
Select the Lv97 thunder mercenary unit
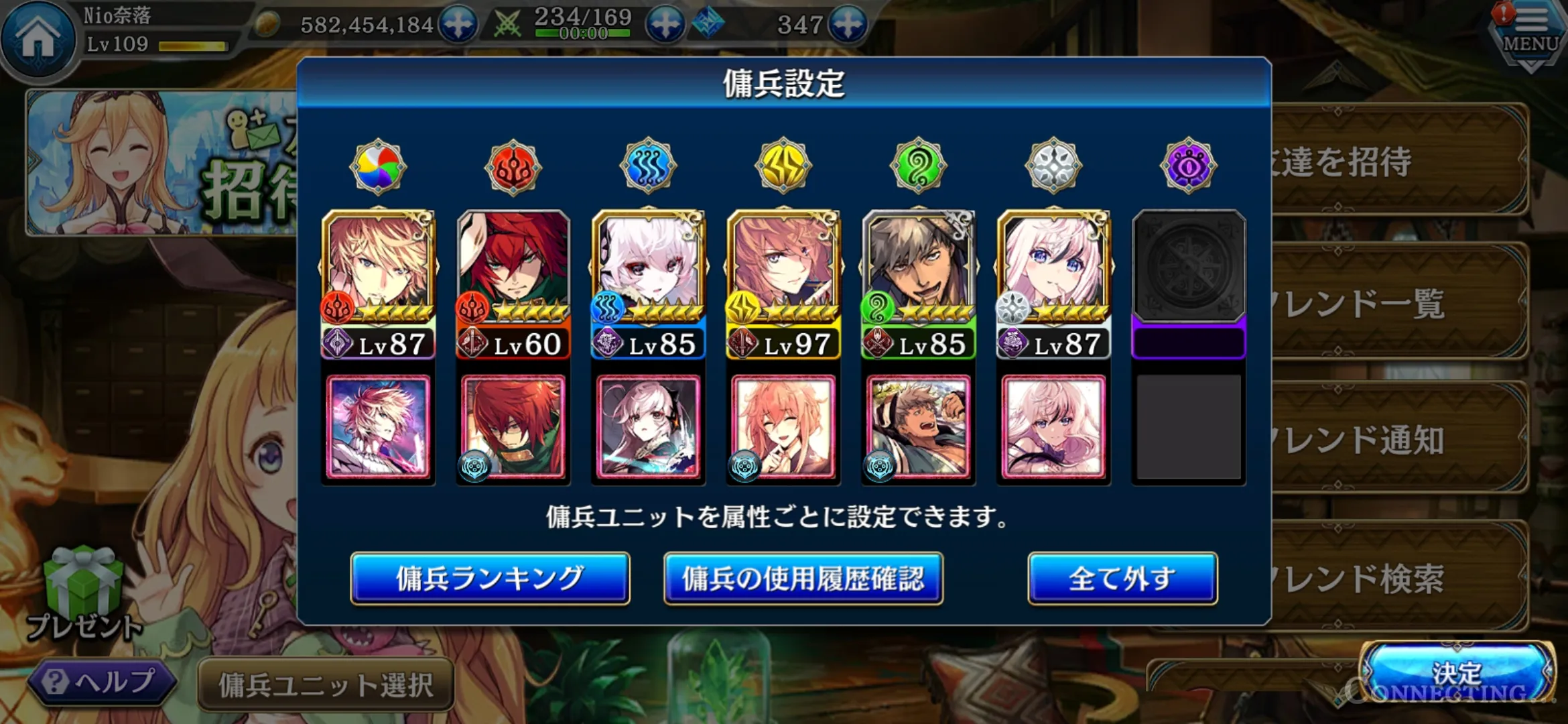(x=783, y=283)
